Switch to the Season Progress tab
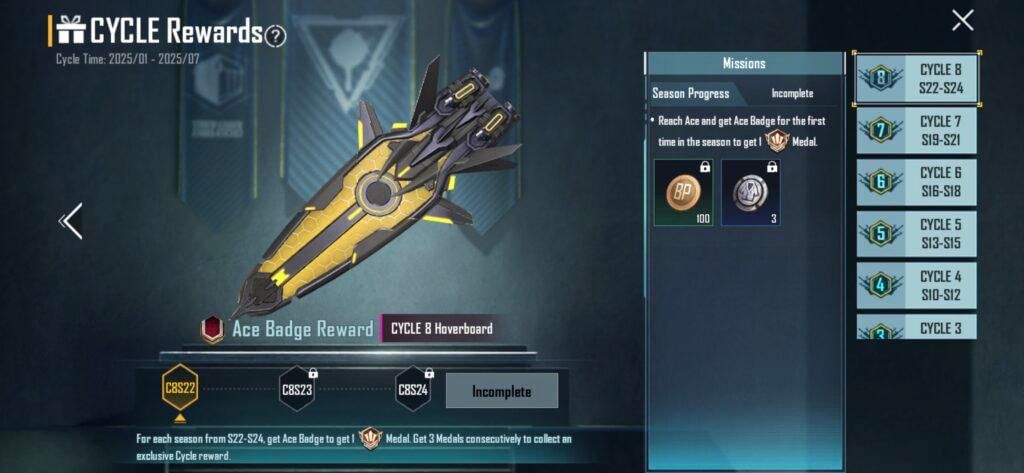This screenshot has height=473, width=1024. [690, 93]
